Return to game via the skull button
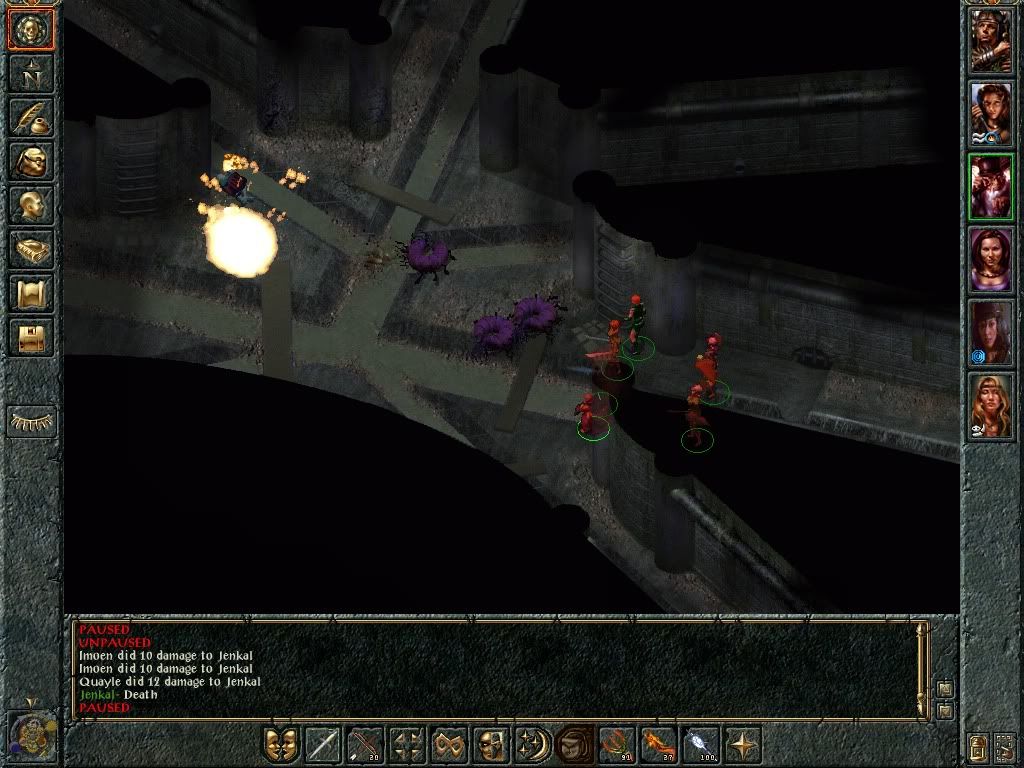This screenshot has width=1024, height=768. (x=30, y=30)
